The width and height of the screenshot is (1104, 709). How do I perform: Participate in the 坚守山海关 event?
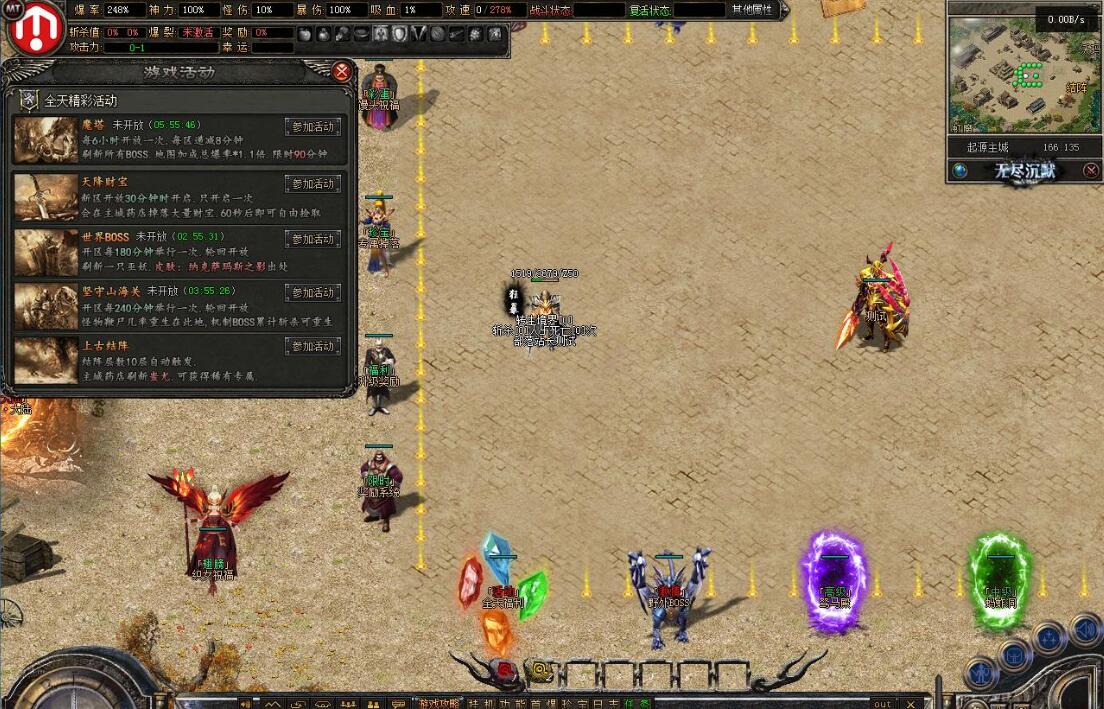(x=313, y=293)
